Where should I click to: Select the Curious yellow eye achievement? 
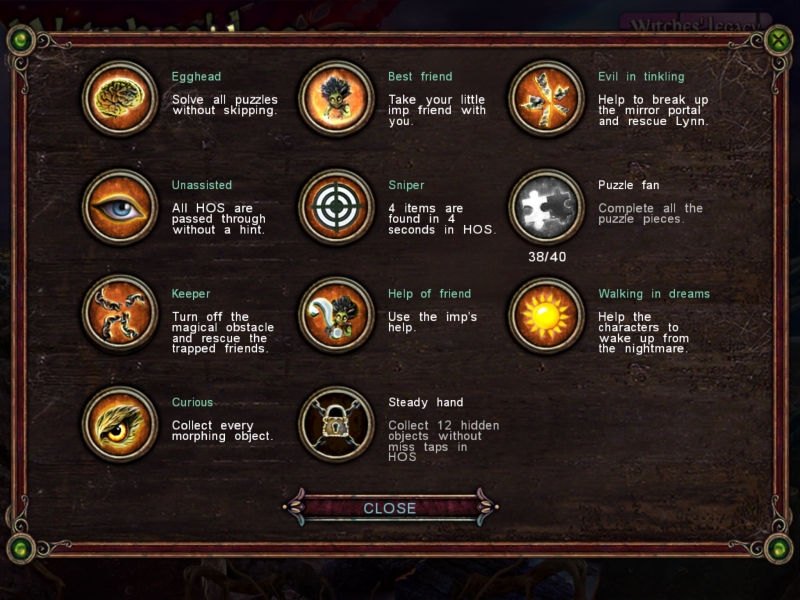(120, 423)
